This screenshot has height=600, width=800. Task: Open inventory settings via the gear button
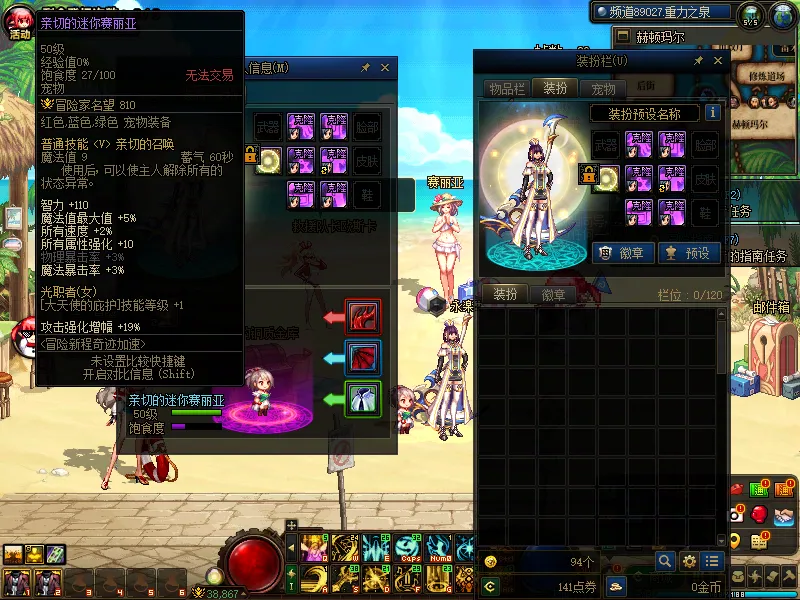pos(689,561)
